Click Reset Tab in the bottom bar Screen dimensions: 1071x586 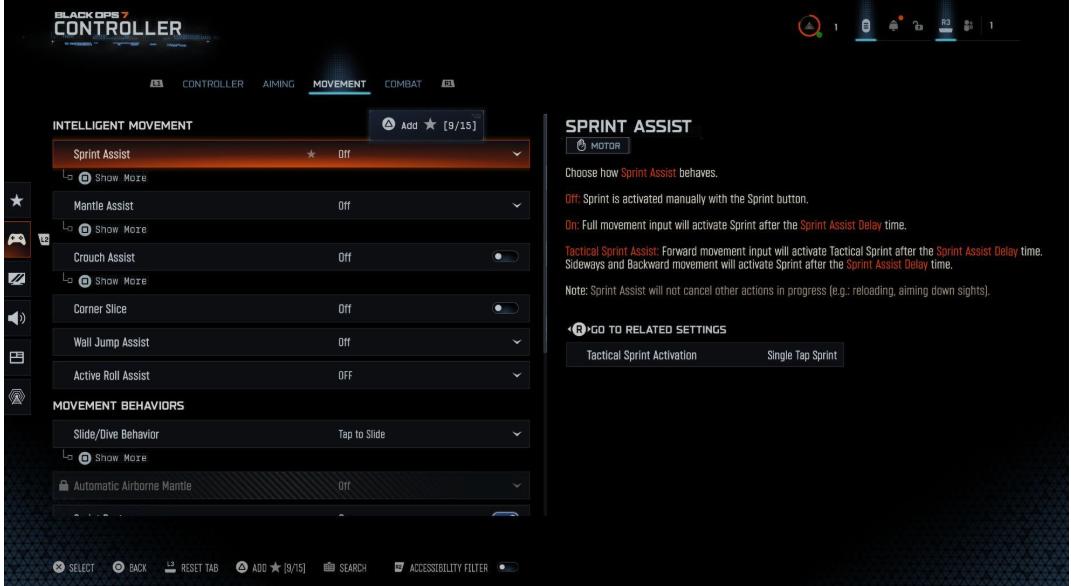pos(191,569)
